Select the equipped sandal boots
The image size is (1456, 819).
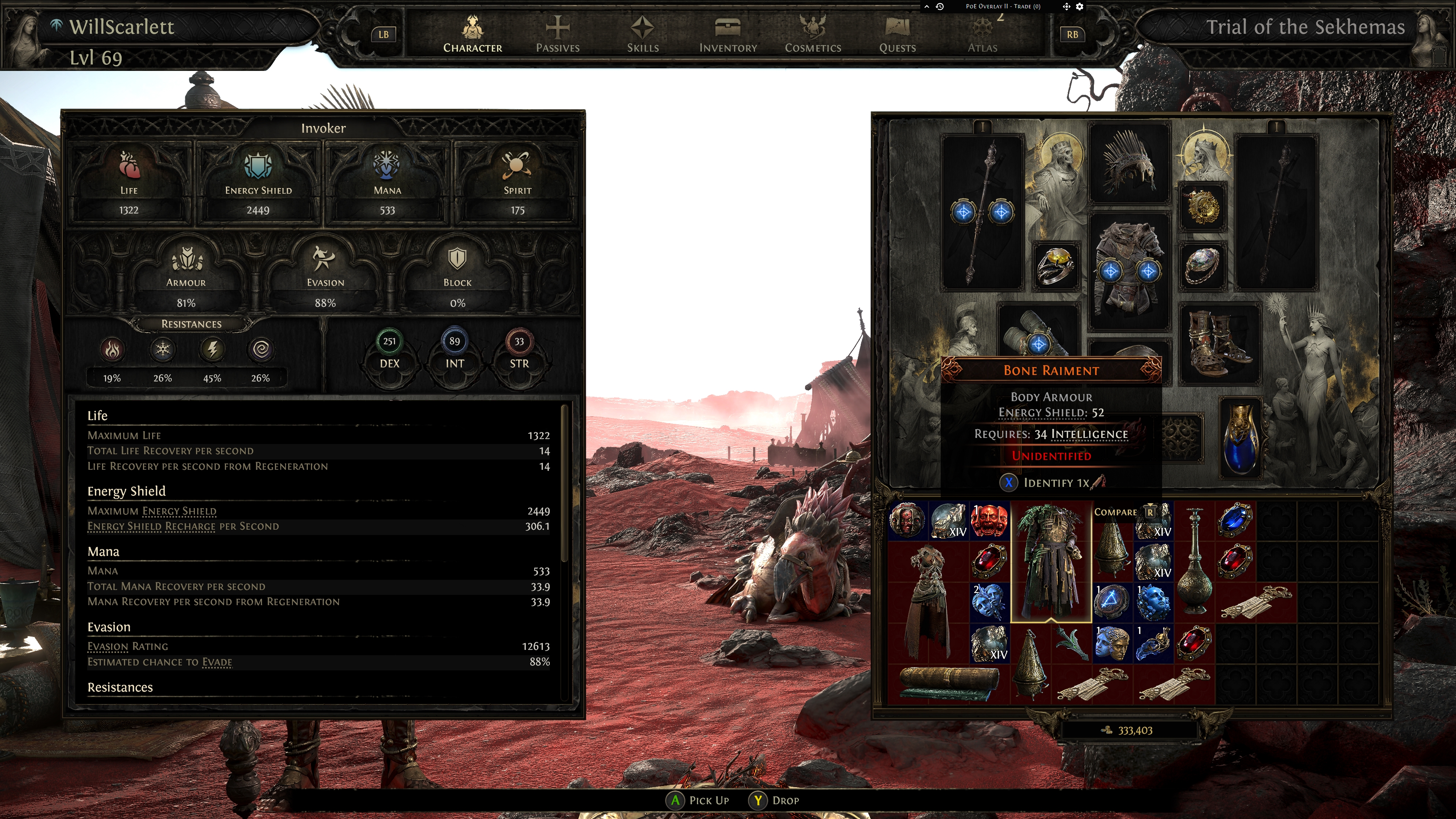tap(1219, 343)
